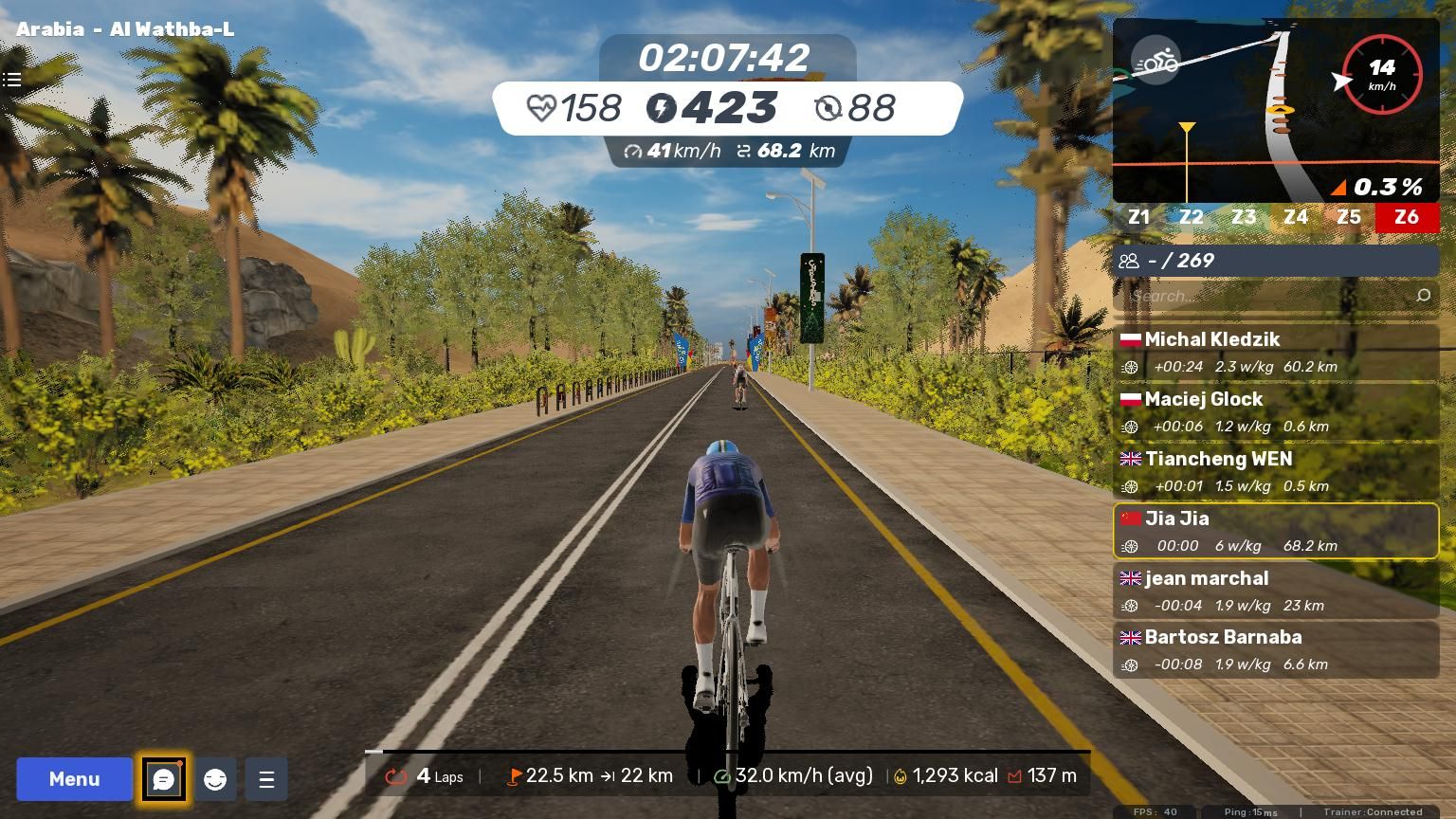Image resolution: width=1456 pixels, height=819 pixels.
Task: Click the rider count 269 header
Action: (1275, 261)
